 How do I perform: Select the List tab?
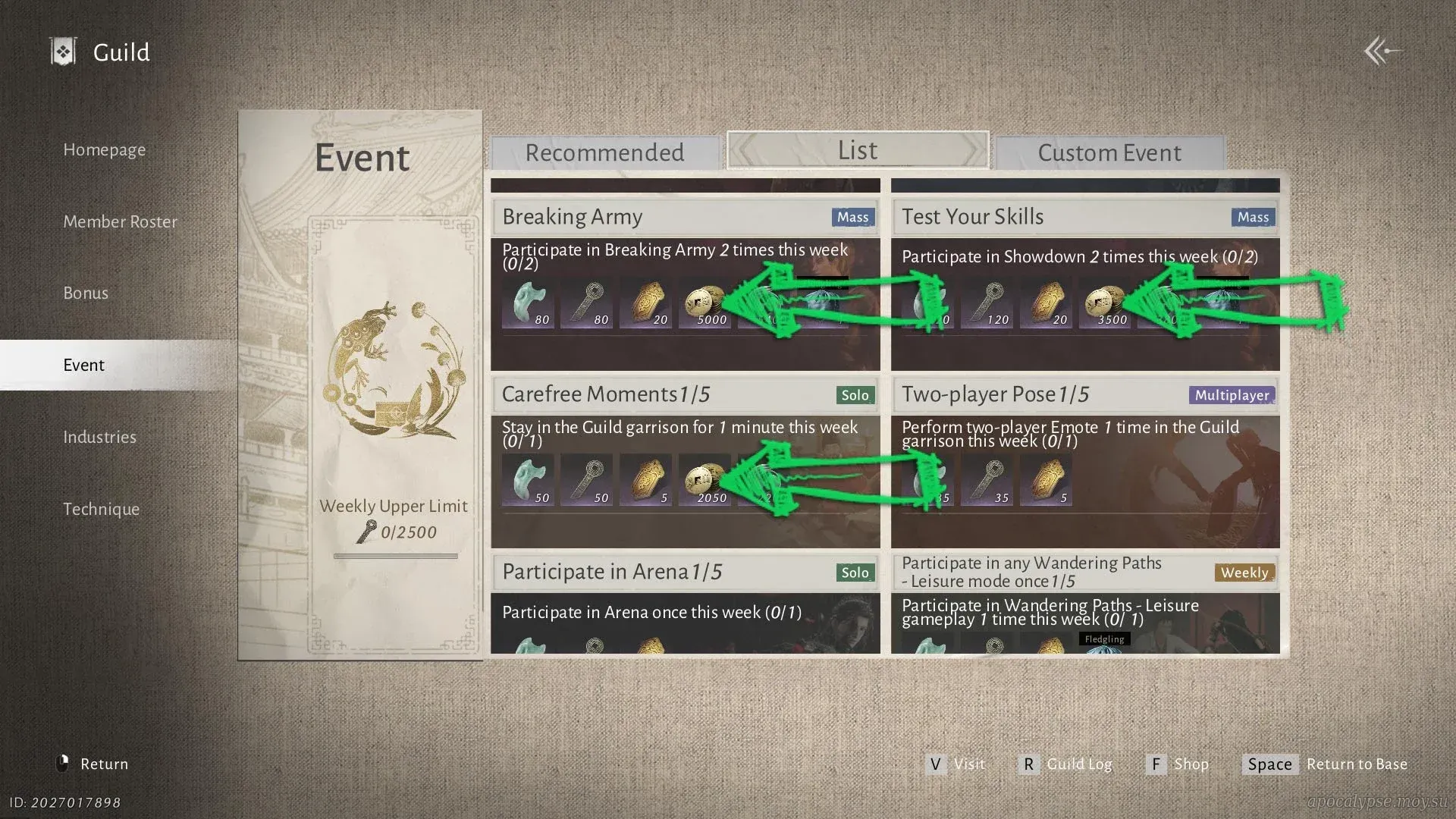(x=858, y=151)
